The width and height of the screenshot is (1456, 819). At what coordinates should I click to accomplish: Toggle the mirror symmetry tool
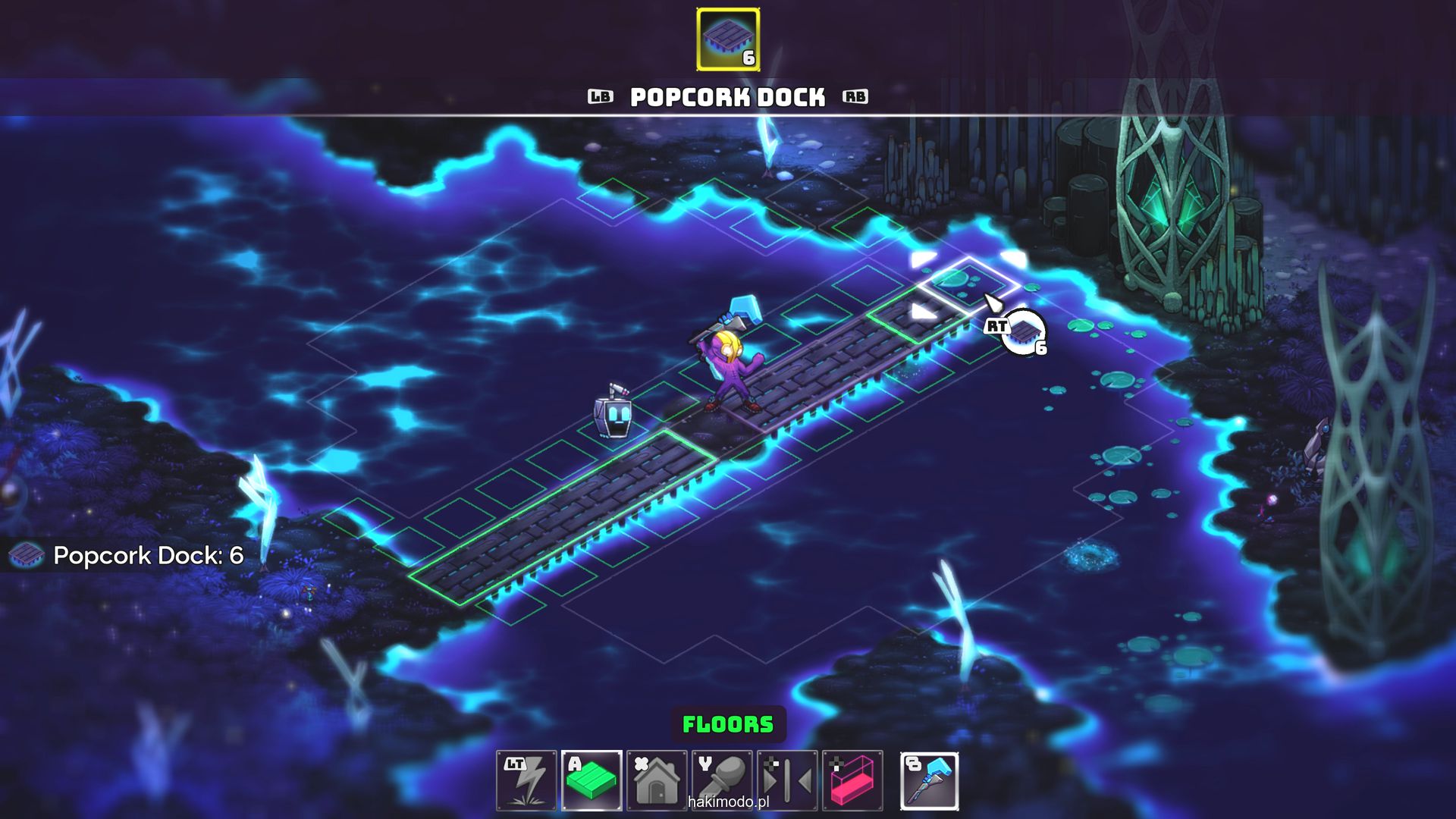787,780
